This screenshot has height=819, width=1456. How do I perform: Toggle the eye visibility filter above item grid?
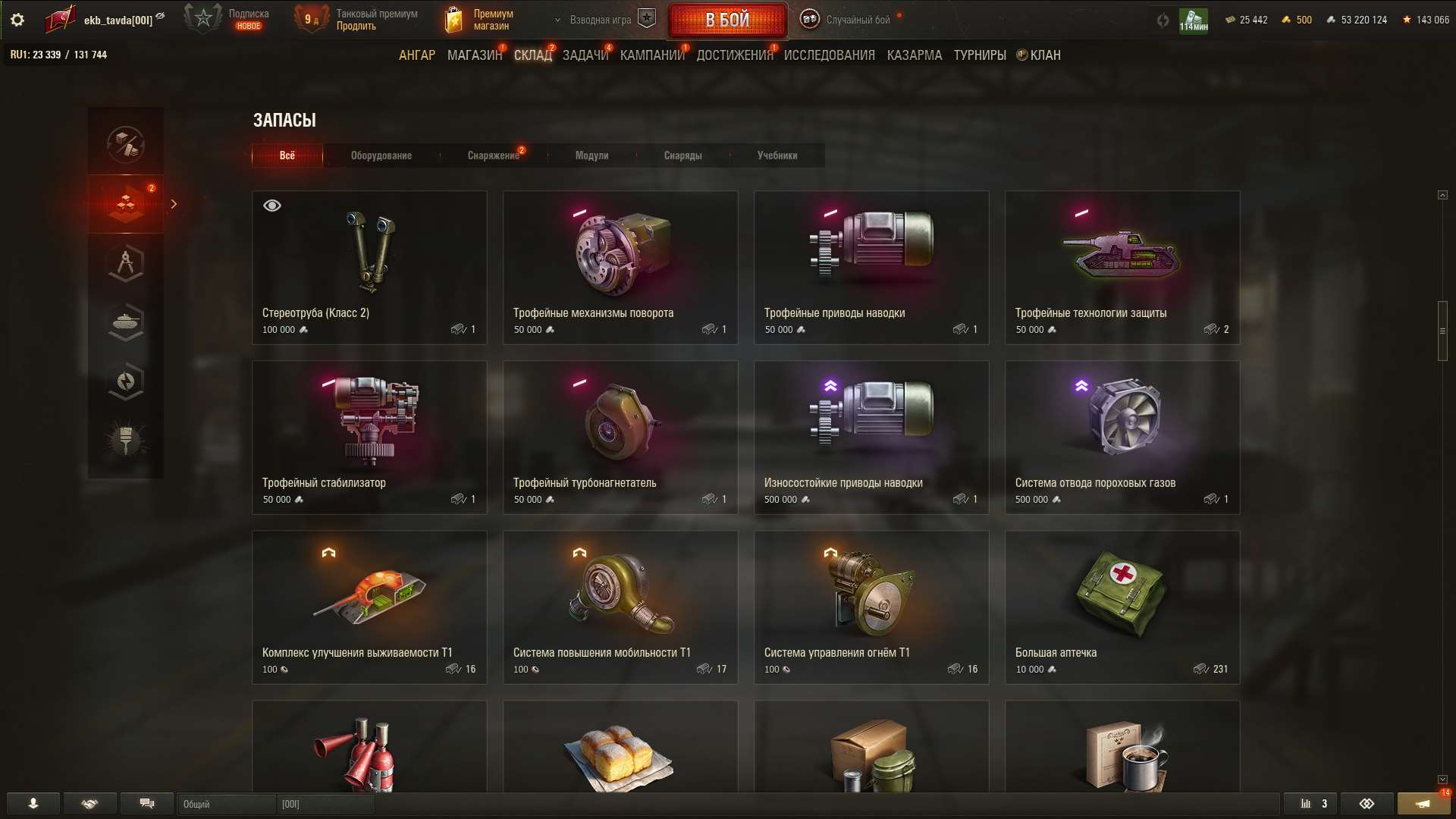tap(271, 205)
